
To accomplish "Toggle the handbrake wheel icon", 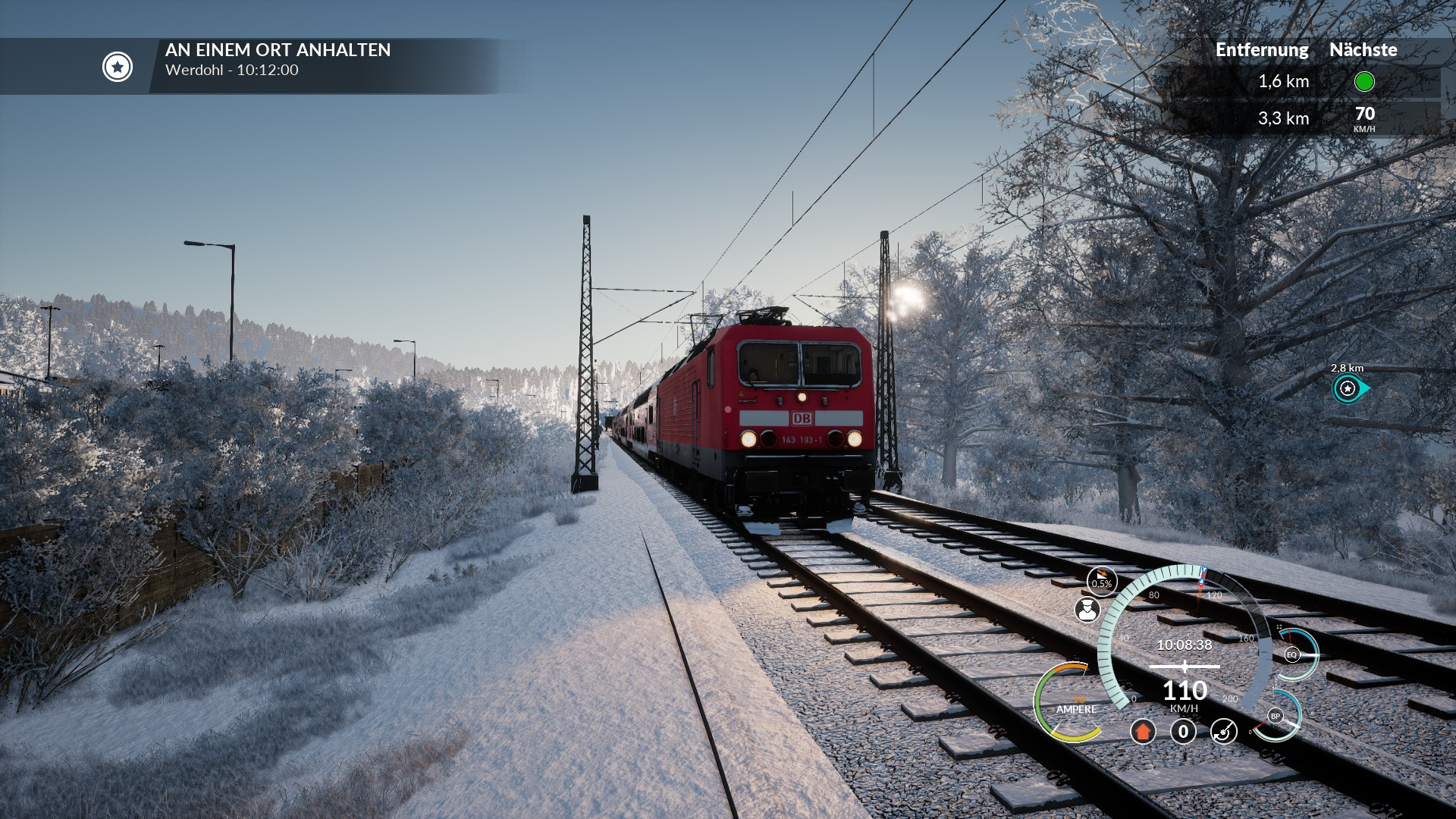I will [x=1223, y=732].
